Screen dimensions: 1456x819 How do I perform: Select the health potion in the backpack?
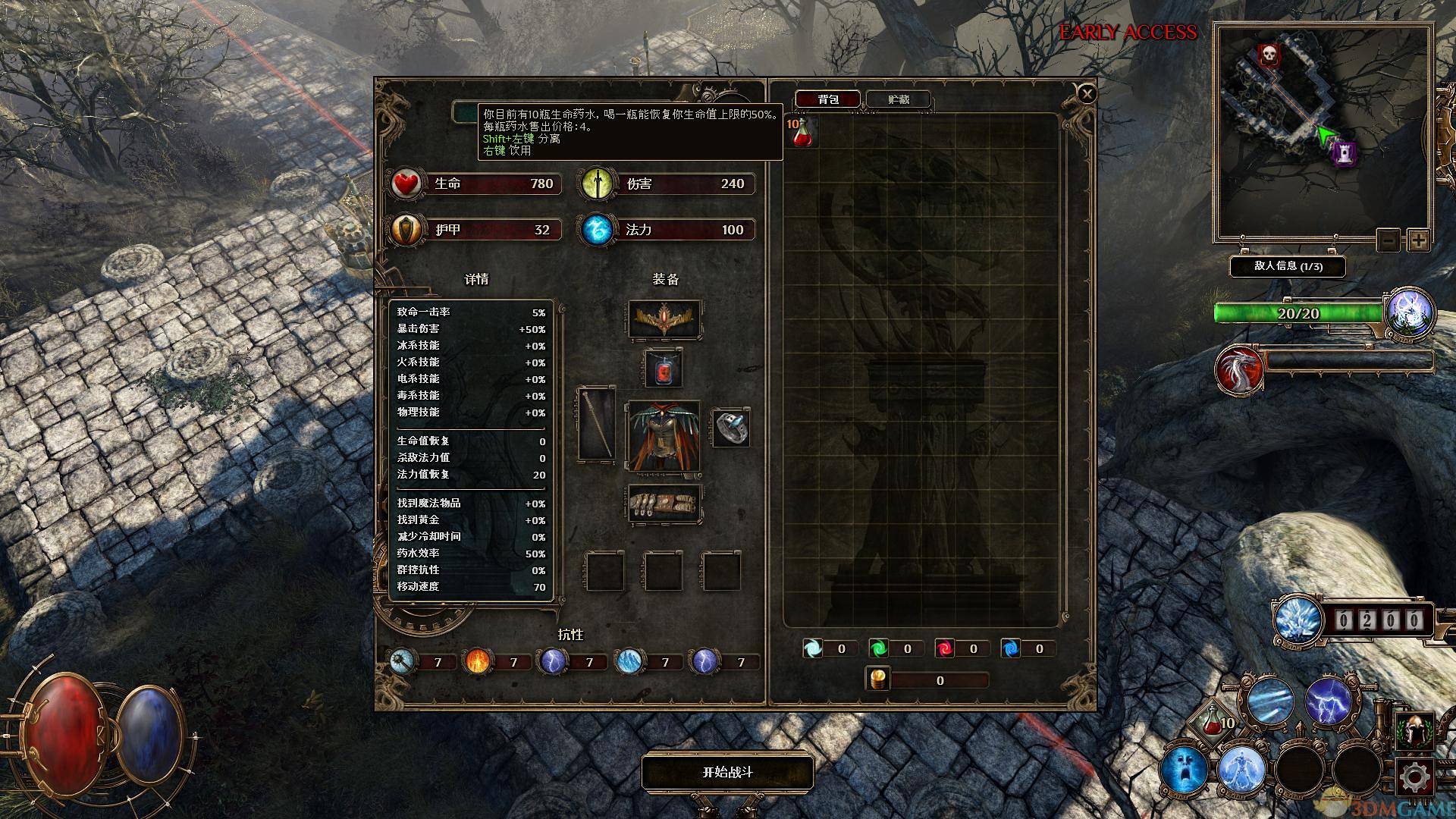pyautogui.click(x=802, y=133)
